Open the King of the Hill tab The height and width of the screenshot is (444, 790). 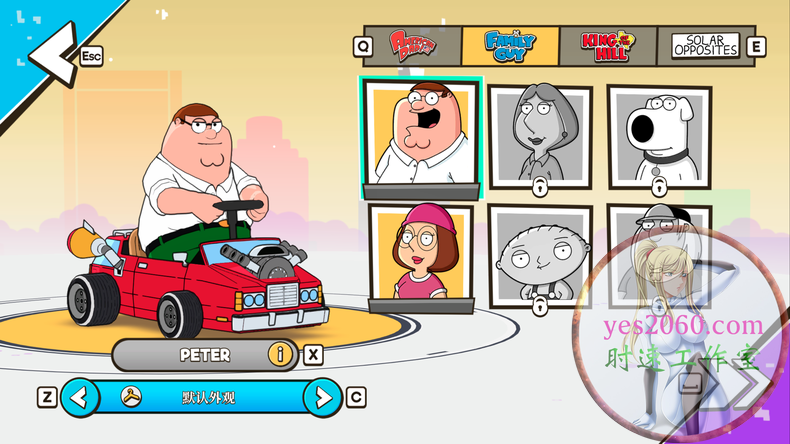(x=607, y=43)
